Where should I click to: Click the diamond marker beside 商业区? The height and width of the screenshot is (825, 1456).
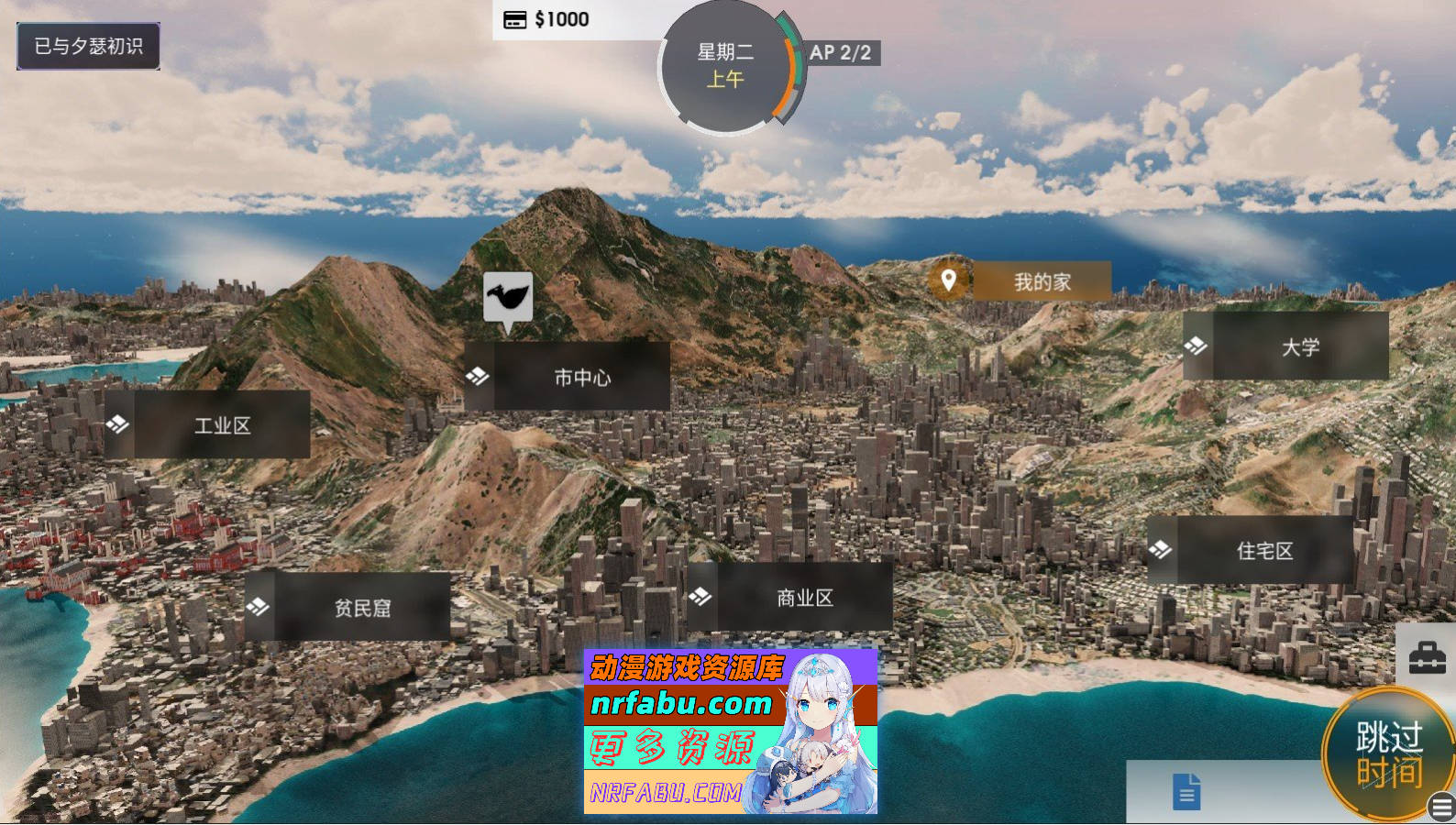(701, 596)
